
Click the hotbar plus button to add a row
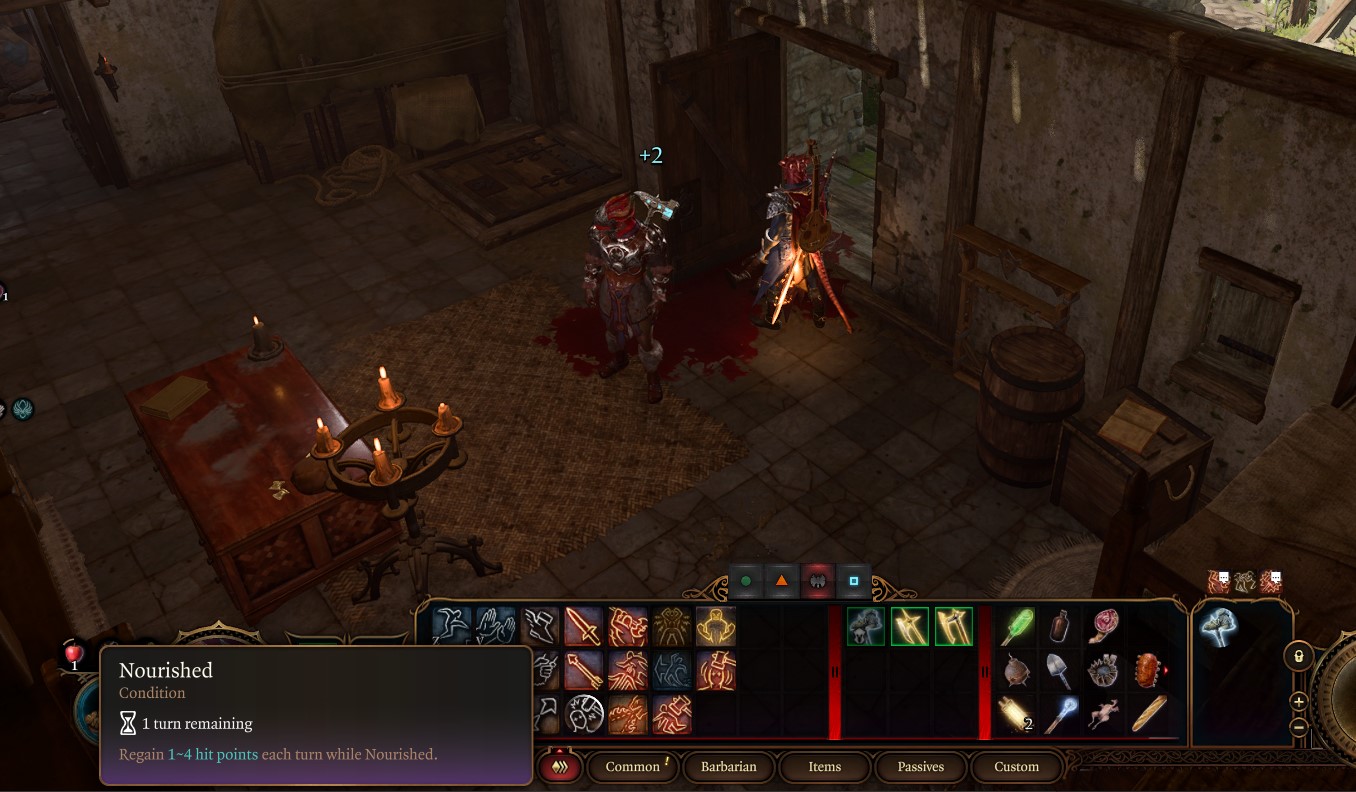1298,702
